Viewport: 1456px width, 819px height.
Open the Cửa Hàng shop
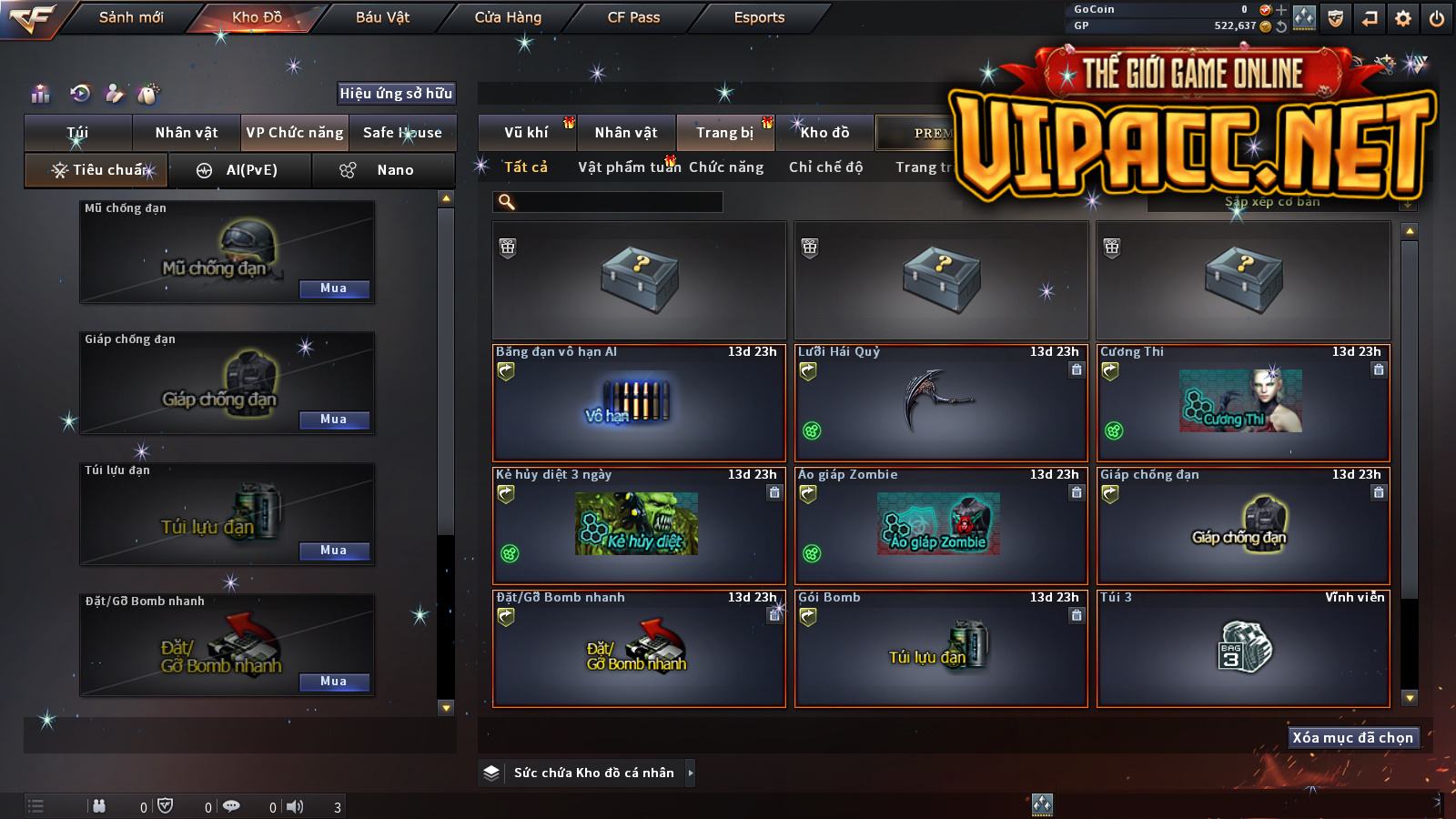[508, 17]
